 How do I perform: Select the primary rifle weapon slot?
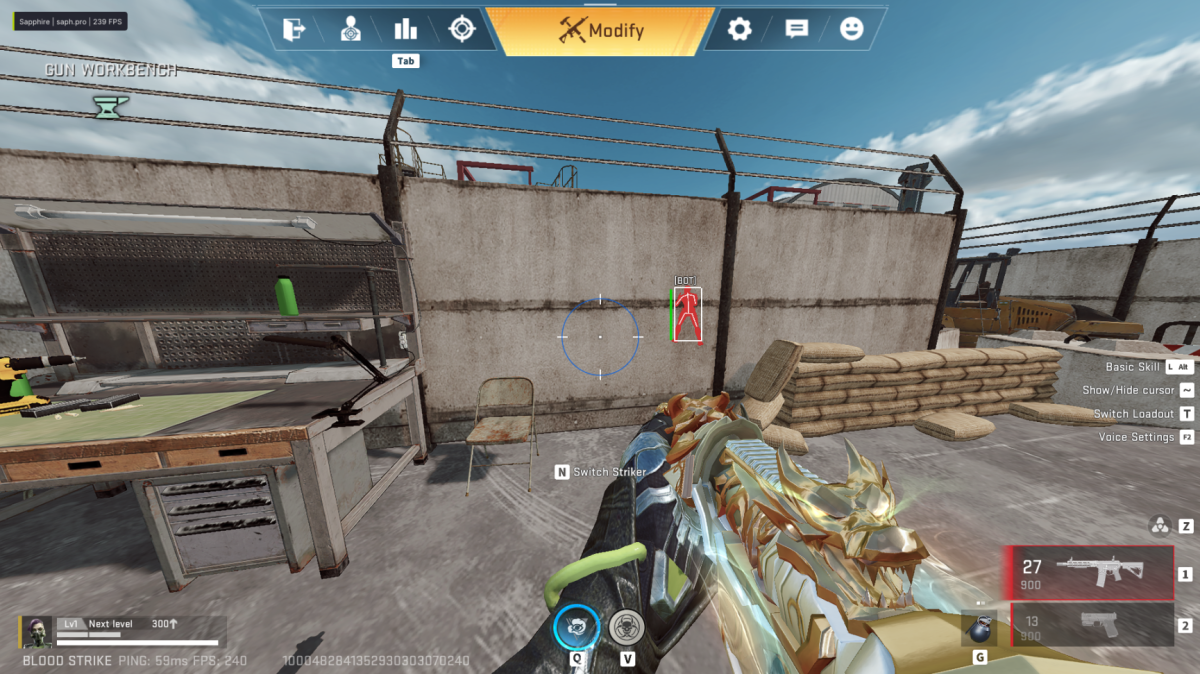pyautogui.click(x=1090, y=573)
